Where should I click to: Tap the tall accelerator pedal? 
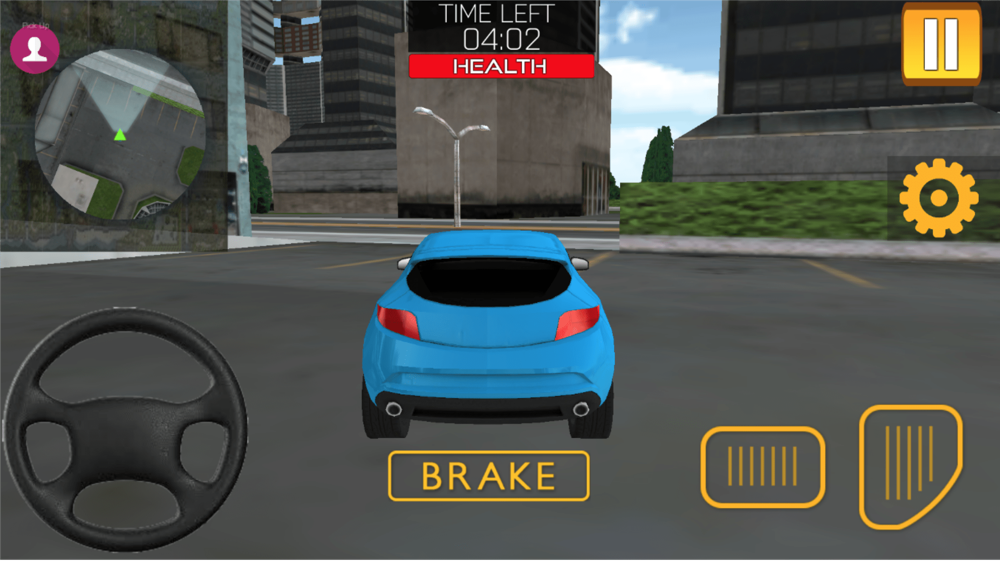[x=909, y=465]
